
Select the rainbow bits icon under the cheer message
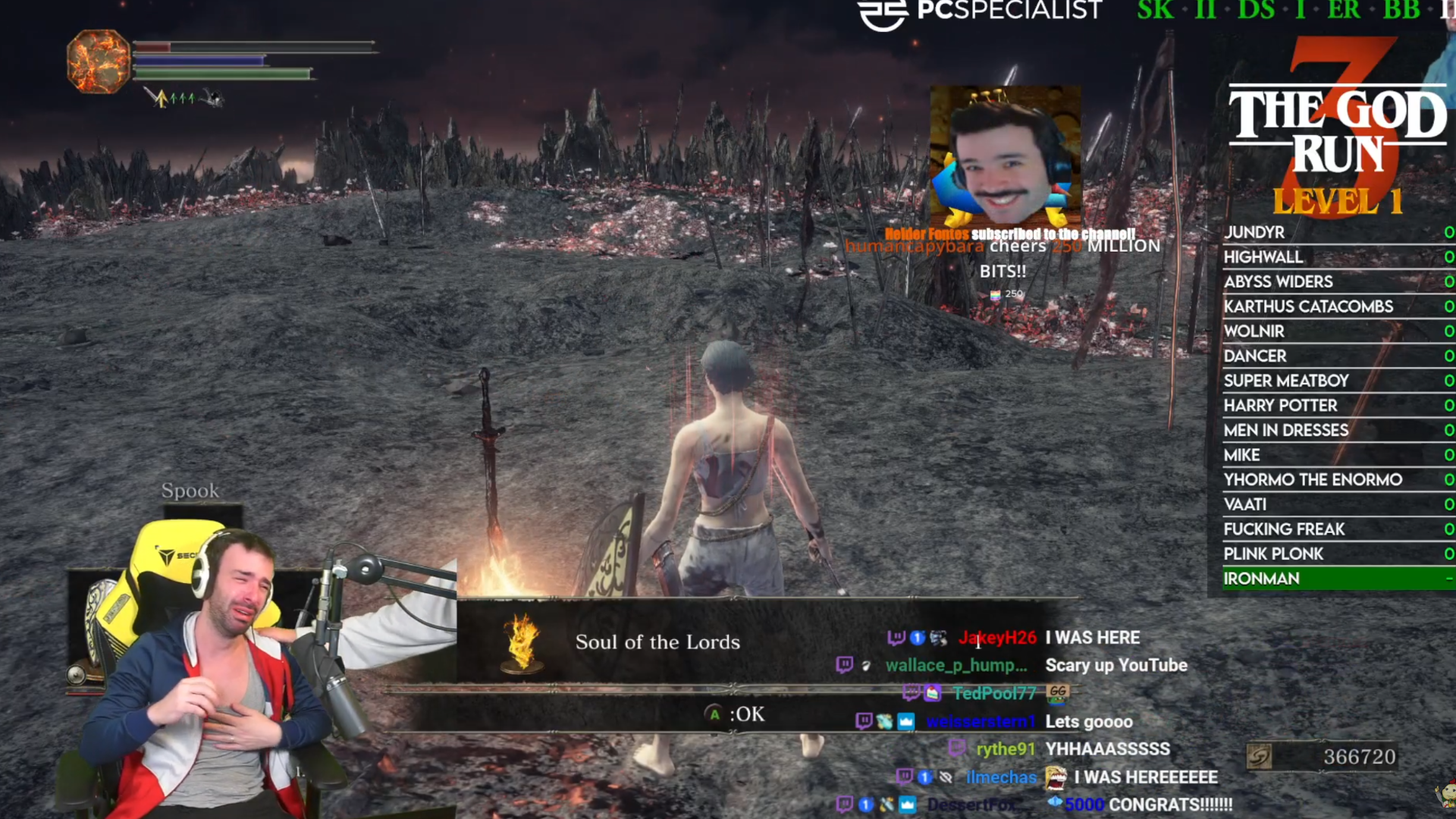click(996, 293)
